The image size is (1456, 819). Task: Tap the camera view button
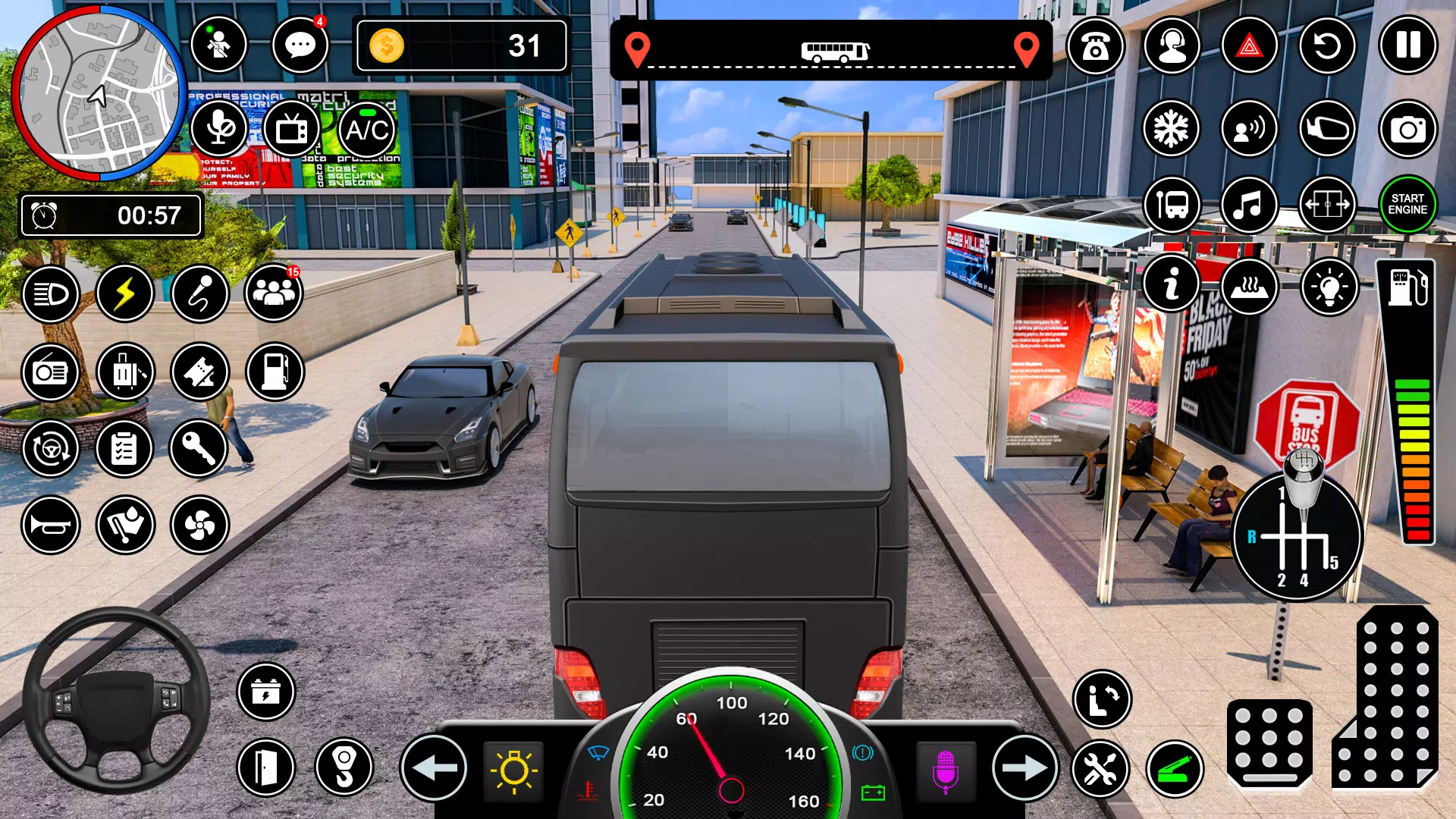tap(1407, 130)
